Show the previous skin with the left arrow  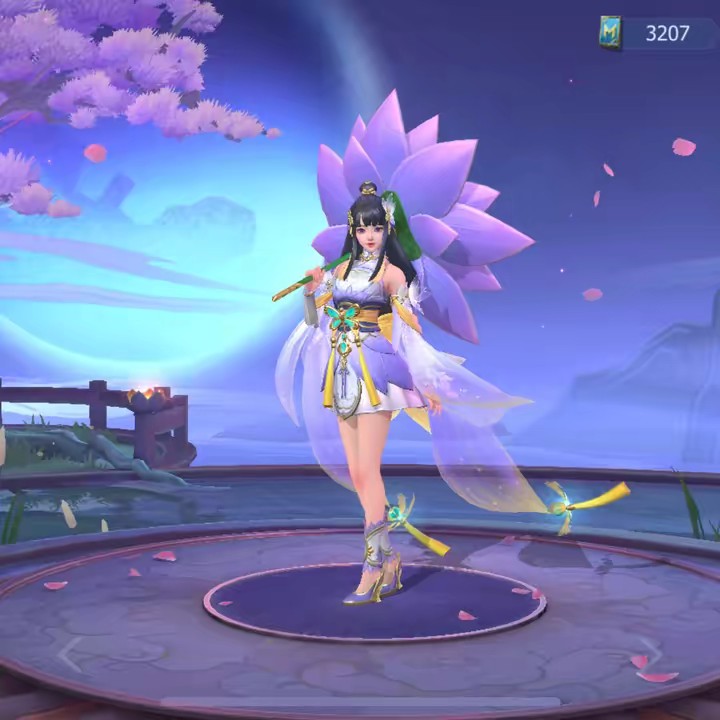tap(69, 655)
